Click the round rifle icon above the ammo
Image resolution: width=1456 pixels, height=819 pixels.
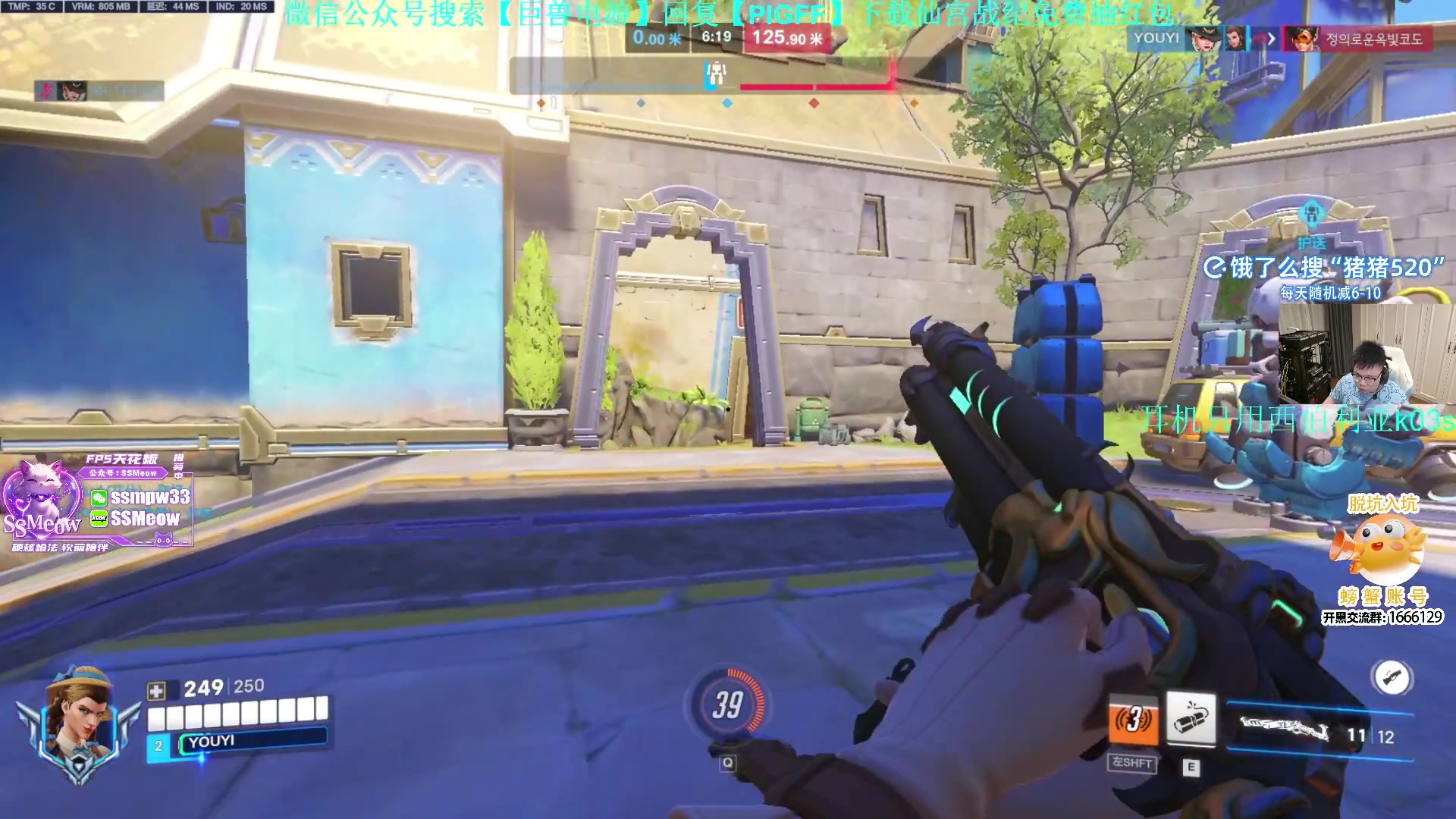tap(1392, 677)
